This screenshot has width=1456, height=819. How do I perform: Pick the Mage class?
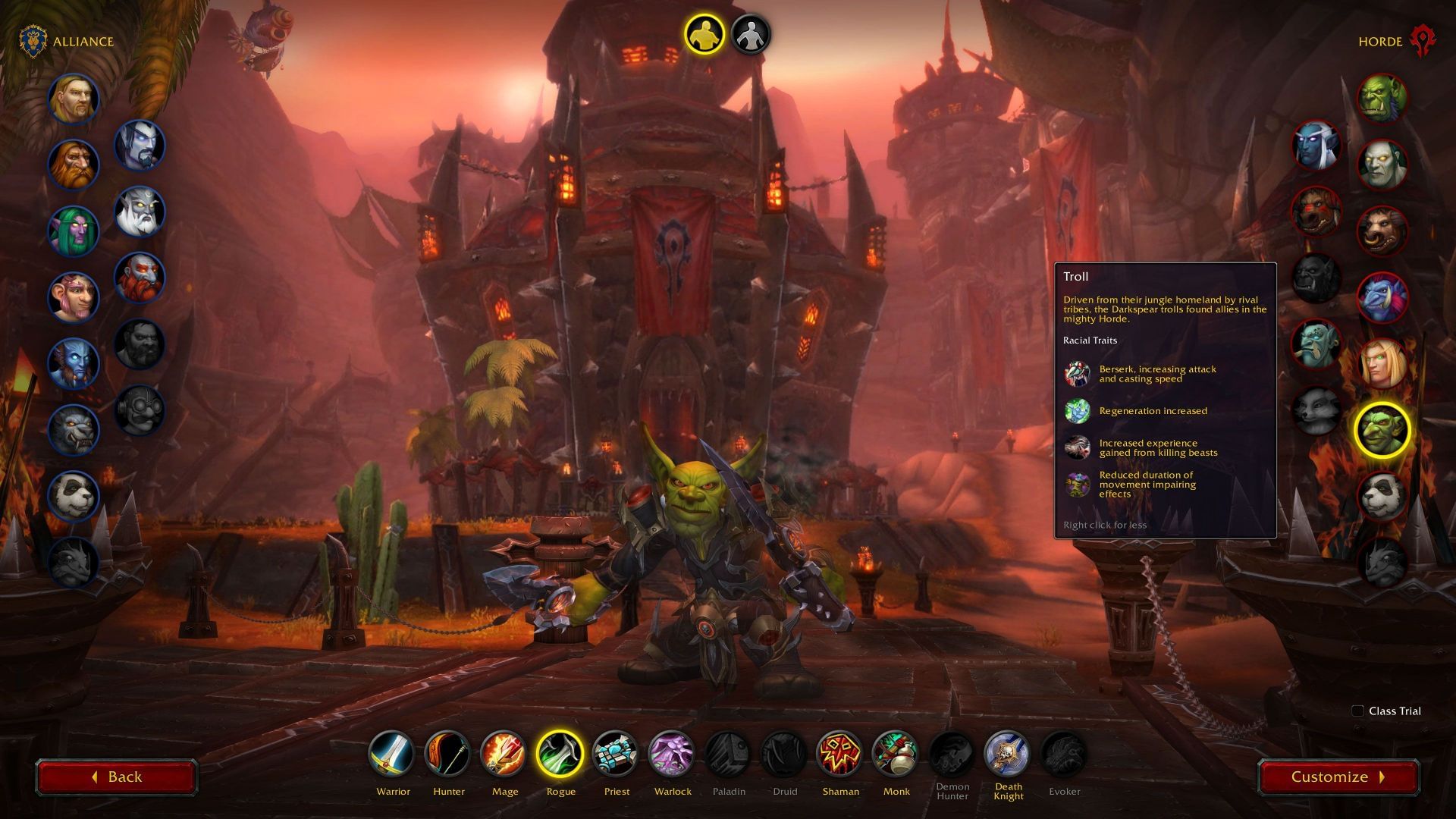point(504,755)
